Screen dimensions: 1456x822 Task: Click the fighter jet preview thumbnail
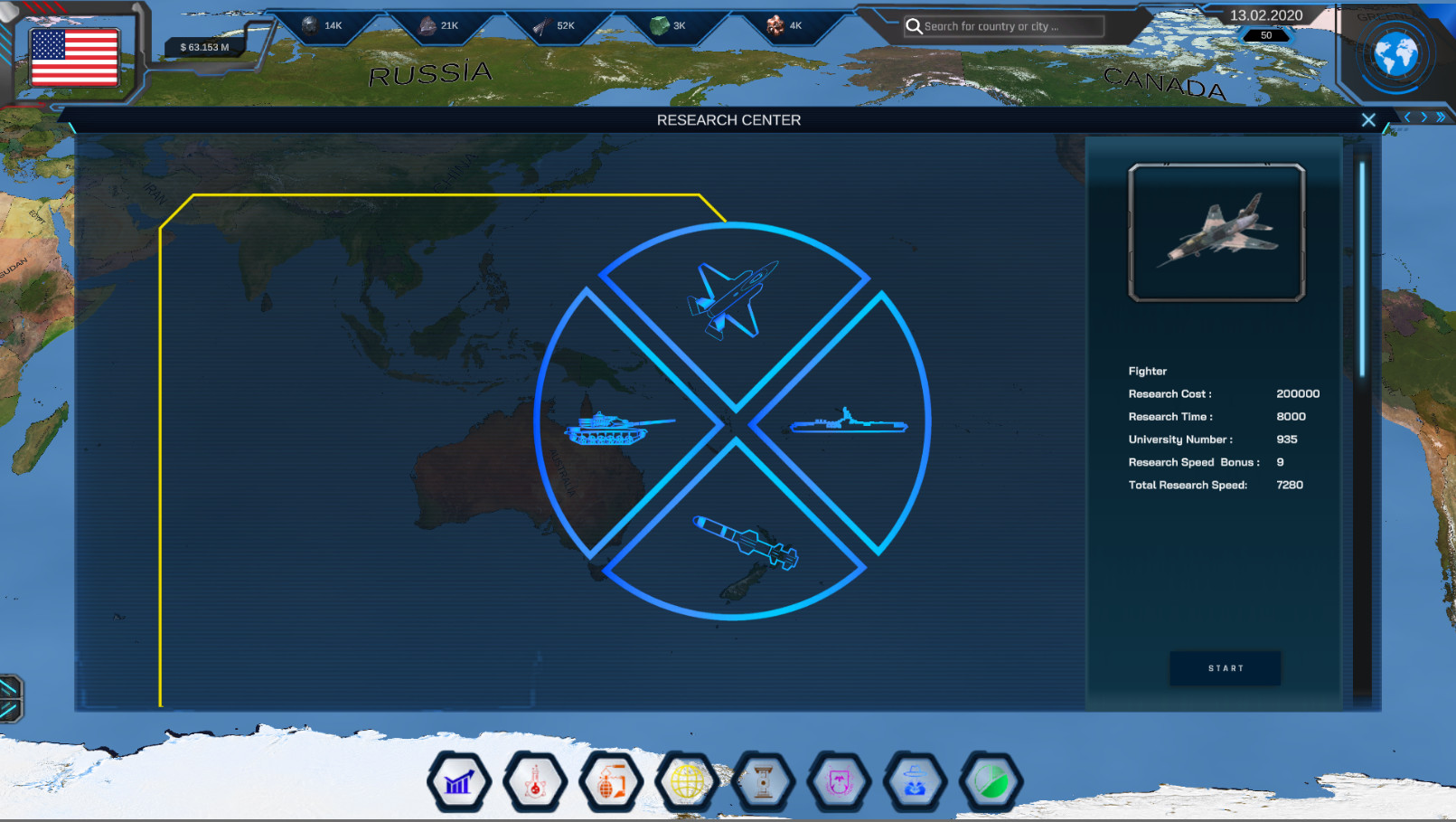1216,232
